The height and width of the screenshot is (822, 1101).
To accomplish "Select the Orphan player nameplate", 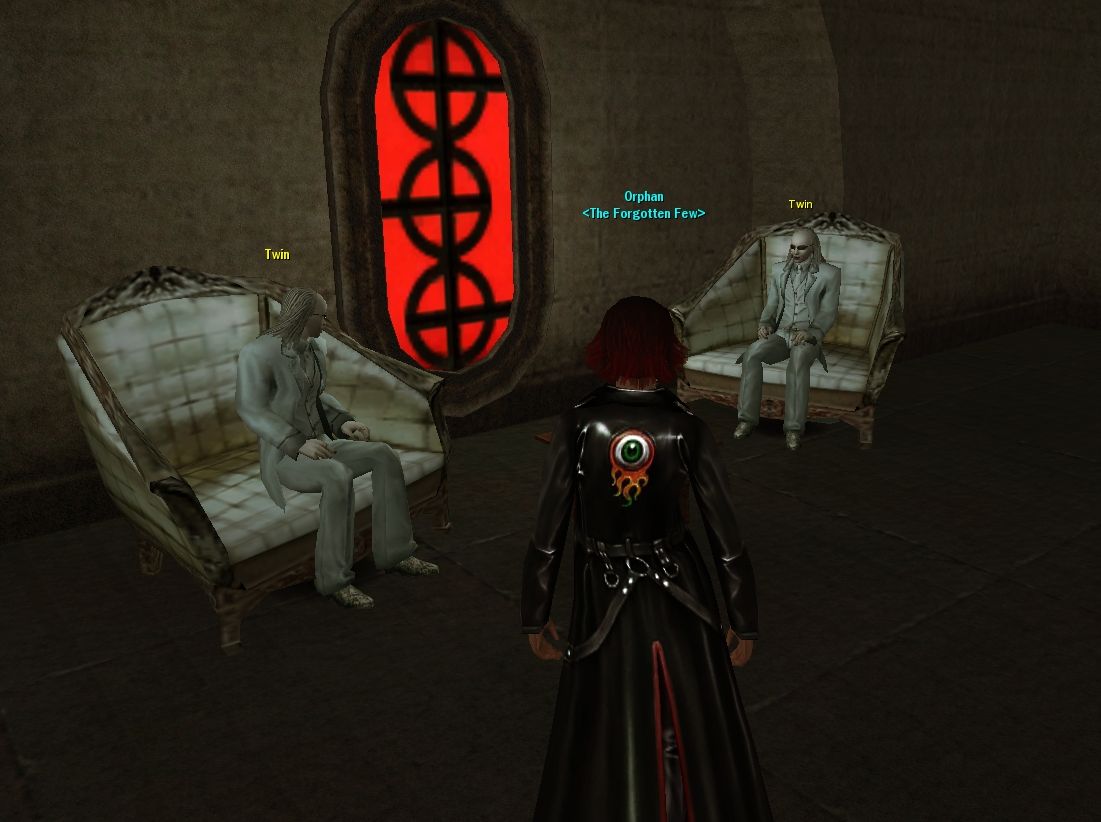I will [643, 197].
